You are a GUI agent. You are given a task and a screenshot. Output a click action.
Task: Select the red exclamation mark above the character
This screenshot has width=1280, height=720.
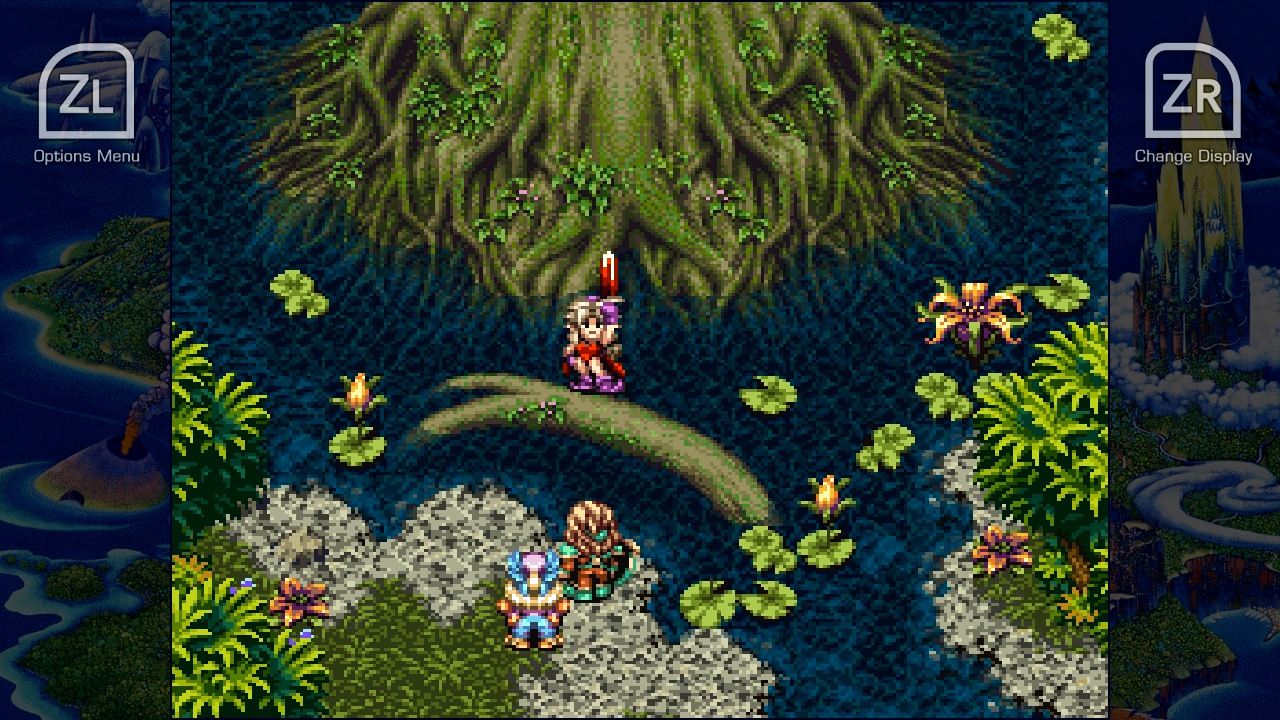click(610, 270)
